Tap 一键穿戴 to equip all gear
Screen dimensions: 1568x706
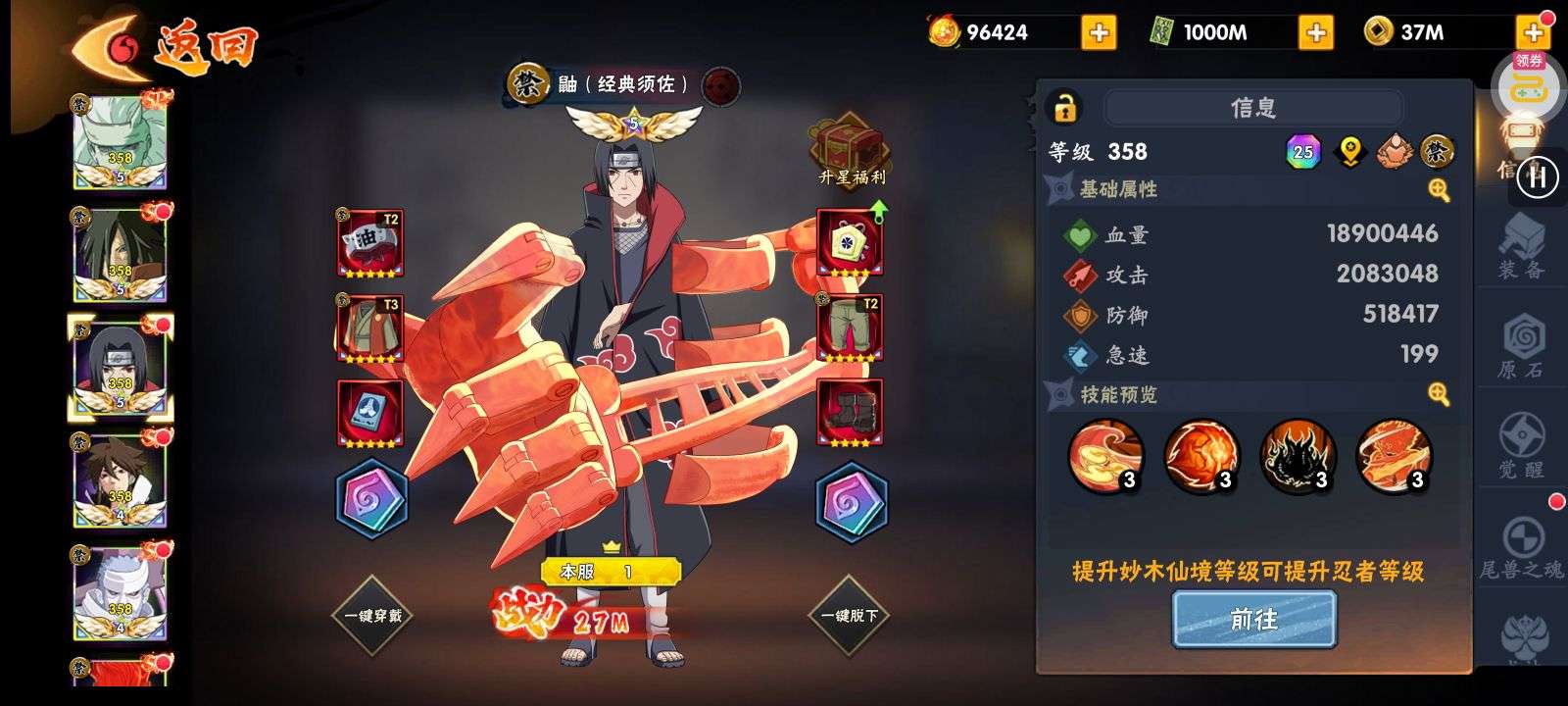(373, 616)
